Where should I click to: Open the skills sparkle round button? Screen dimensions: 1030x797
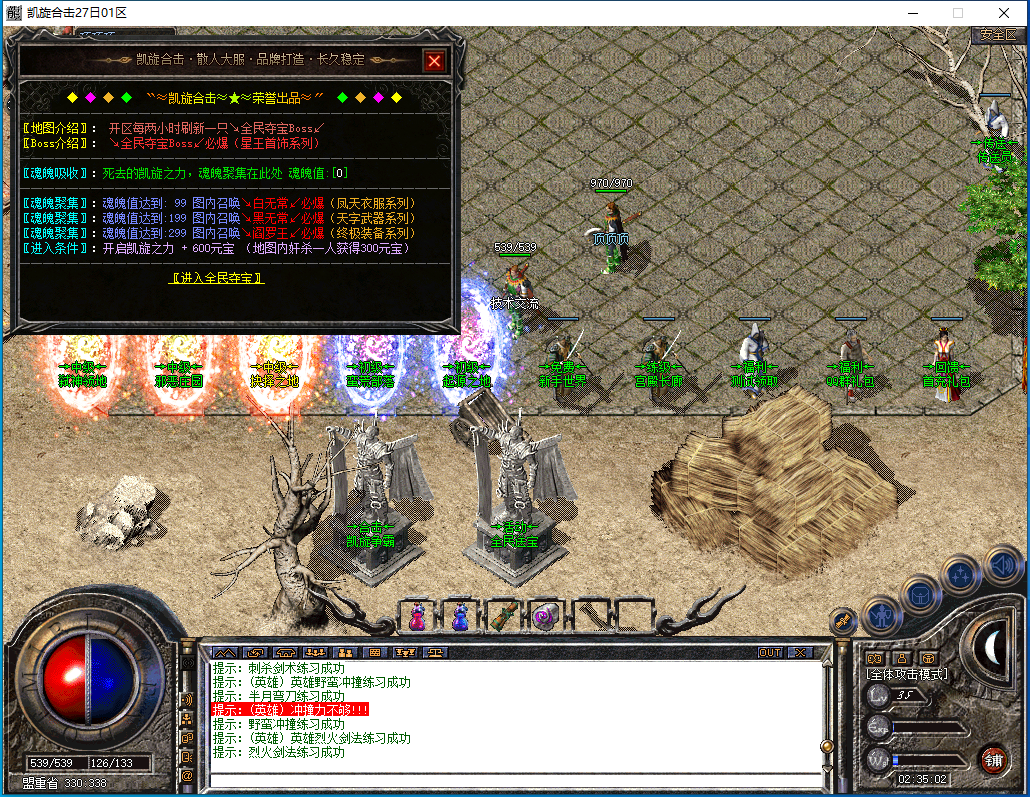(961, 575)
